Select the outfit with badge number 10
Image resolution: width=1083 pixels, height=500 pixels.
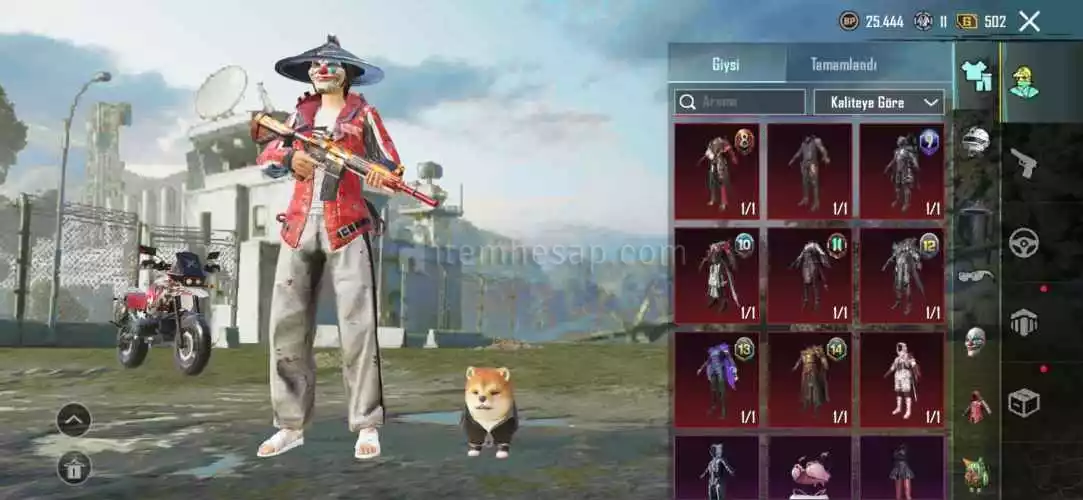pos(717,275)
